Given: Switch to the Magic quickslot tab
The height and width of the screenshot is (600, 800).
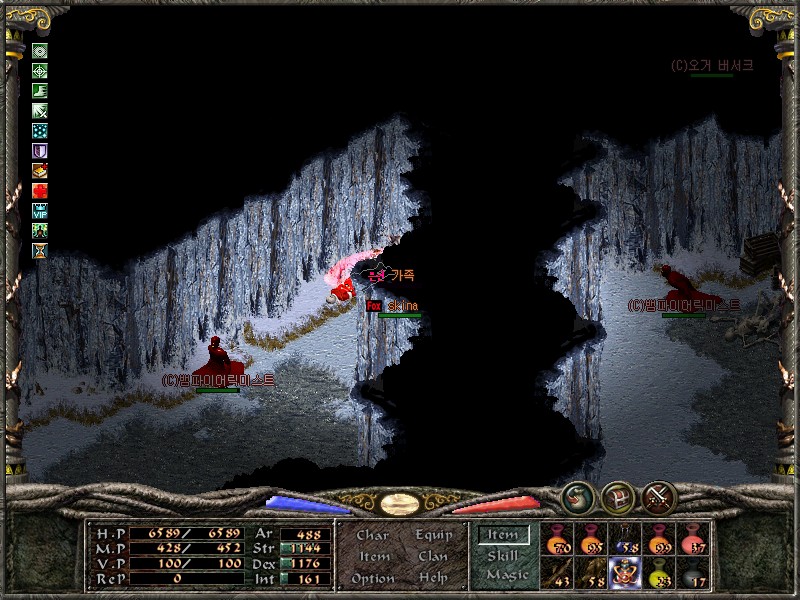Looking at the screenshot, I should [506, 575].
